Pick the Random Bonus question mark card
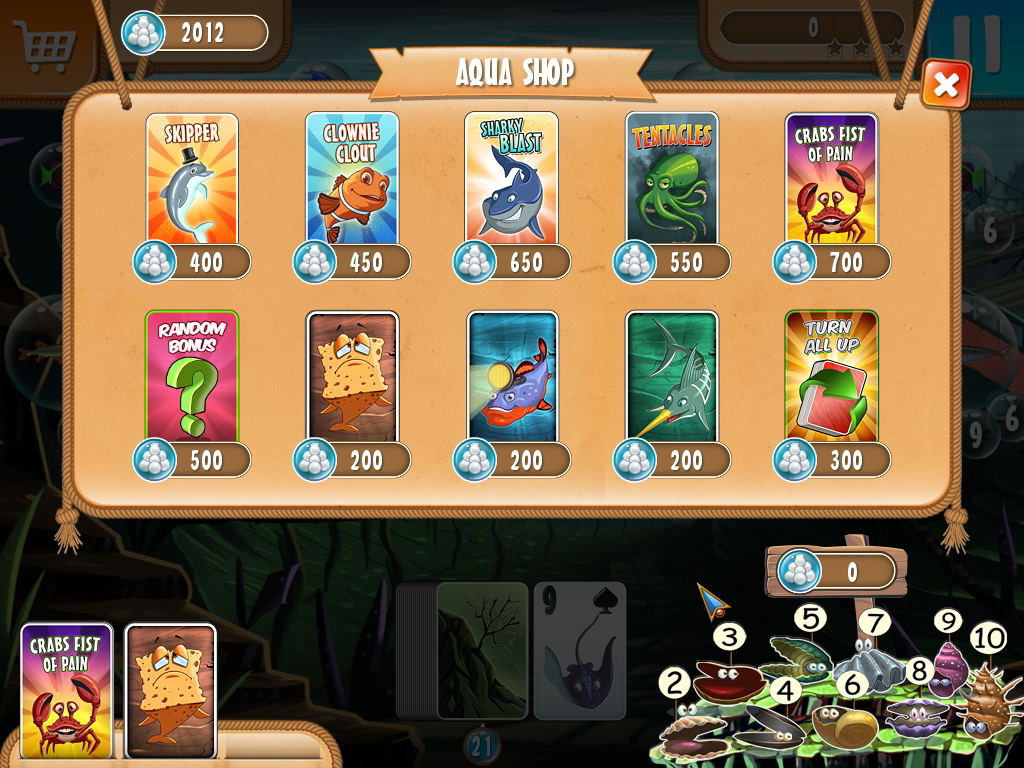The height and width of the screenshot is (768, 1024). pyautogui.click(x=192, y=377)
